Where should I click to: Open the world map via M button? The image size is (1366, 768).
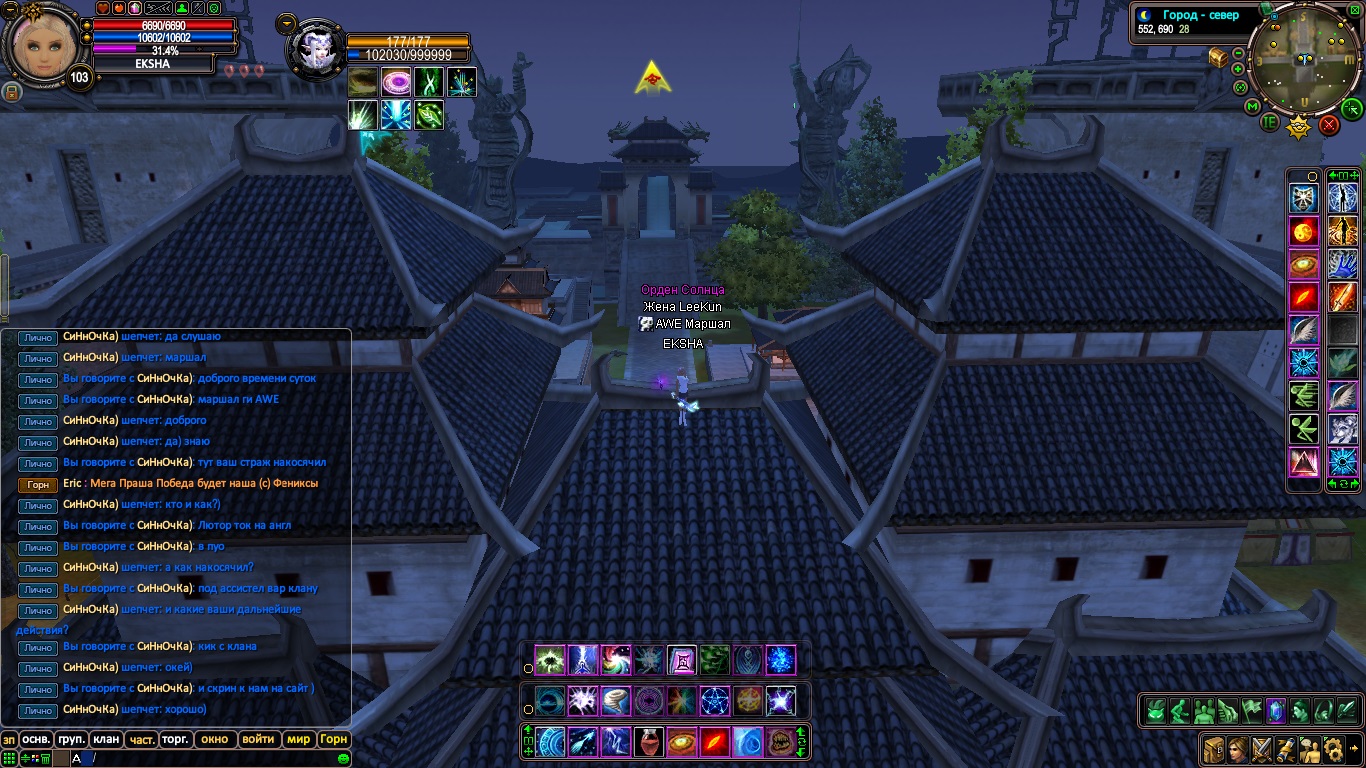[1251, 106]
